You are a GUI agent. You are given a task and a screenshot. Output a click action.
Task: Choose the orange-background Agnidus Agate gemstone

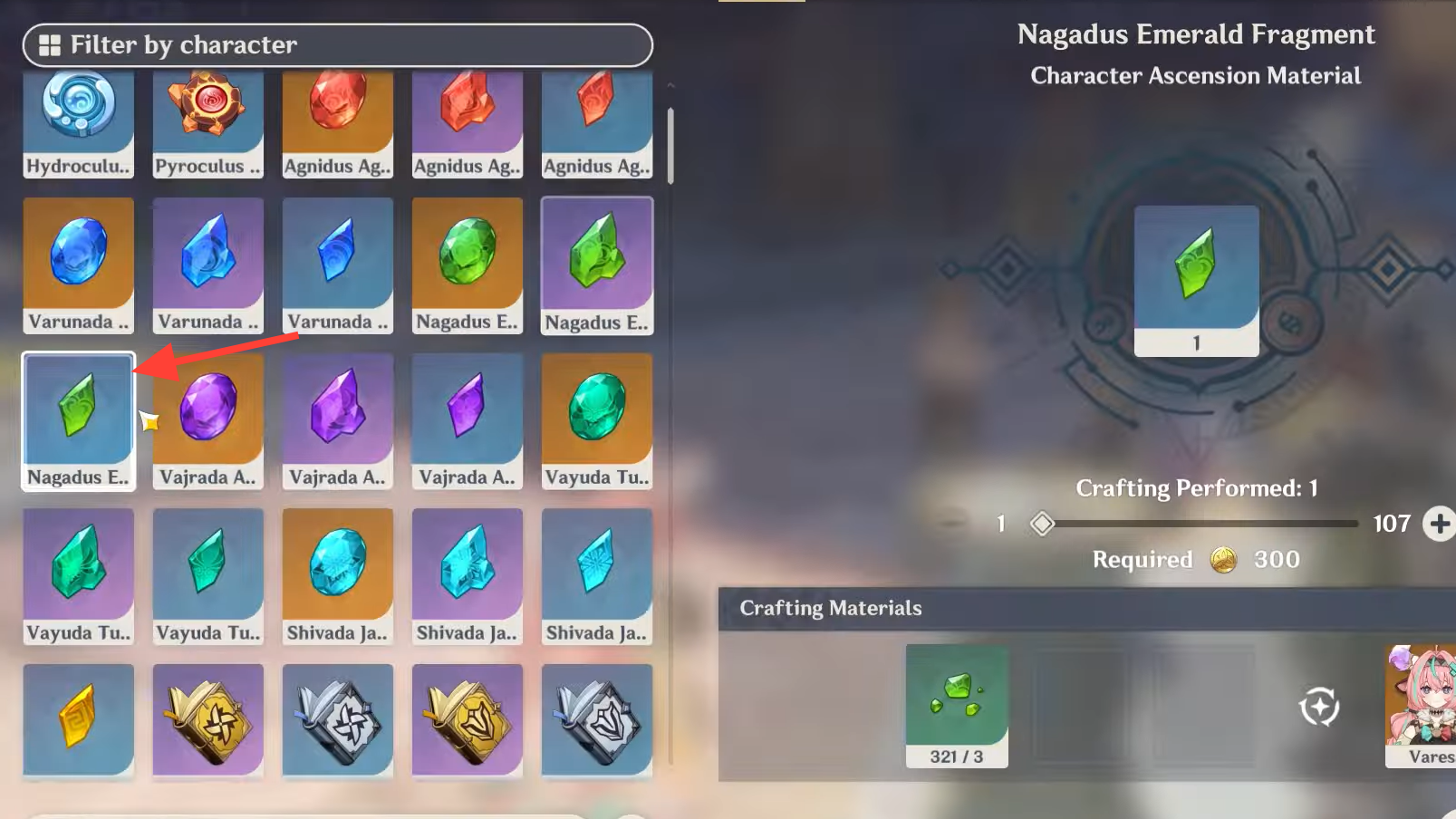(x=338, y=122)
